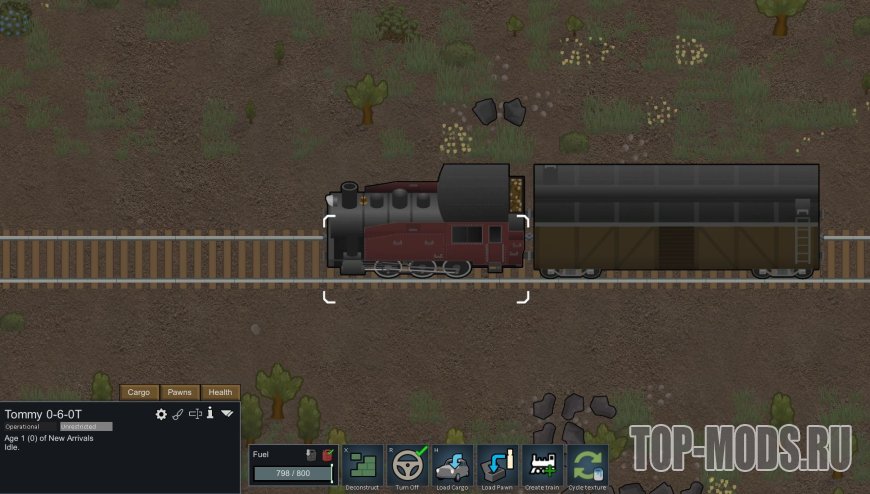The height and width of the screenshot is (494, 870).
Task: Activate the Load Cargo command
Action: click(453, 465)
